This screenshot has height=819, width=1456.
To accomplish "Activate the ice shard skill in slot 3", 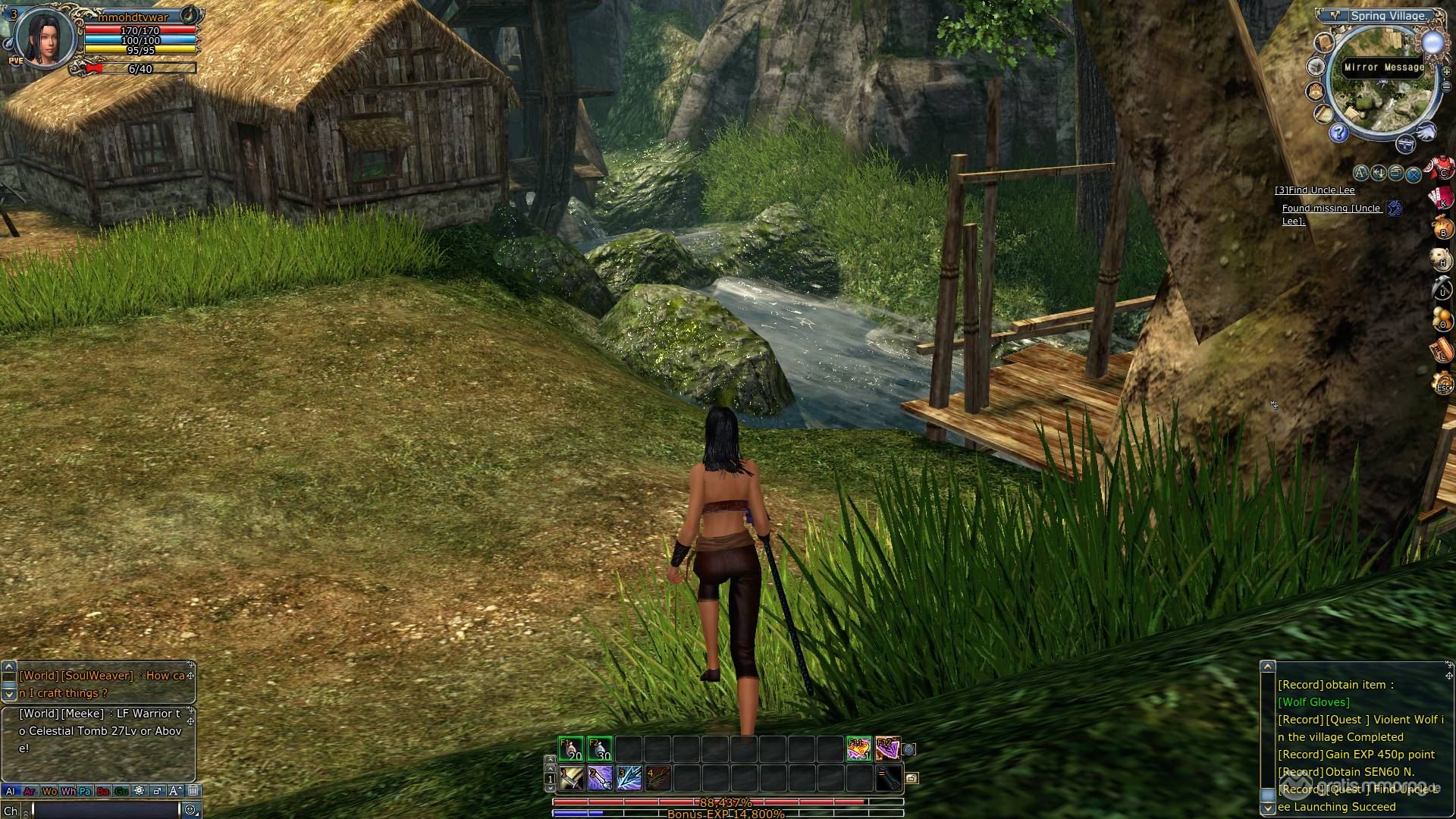I will coord(629,778).
